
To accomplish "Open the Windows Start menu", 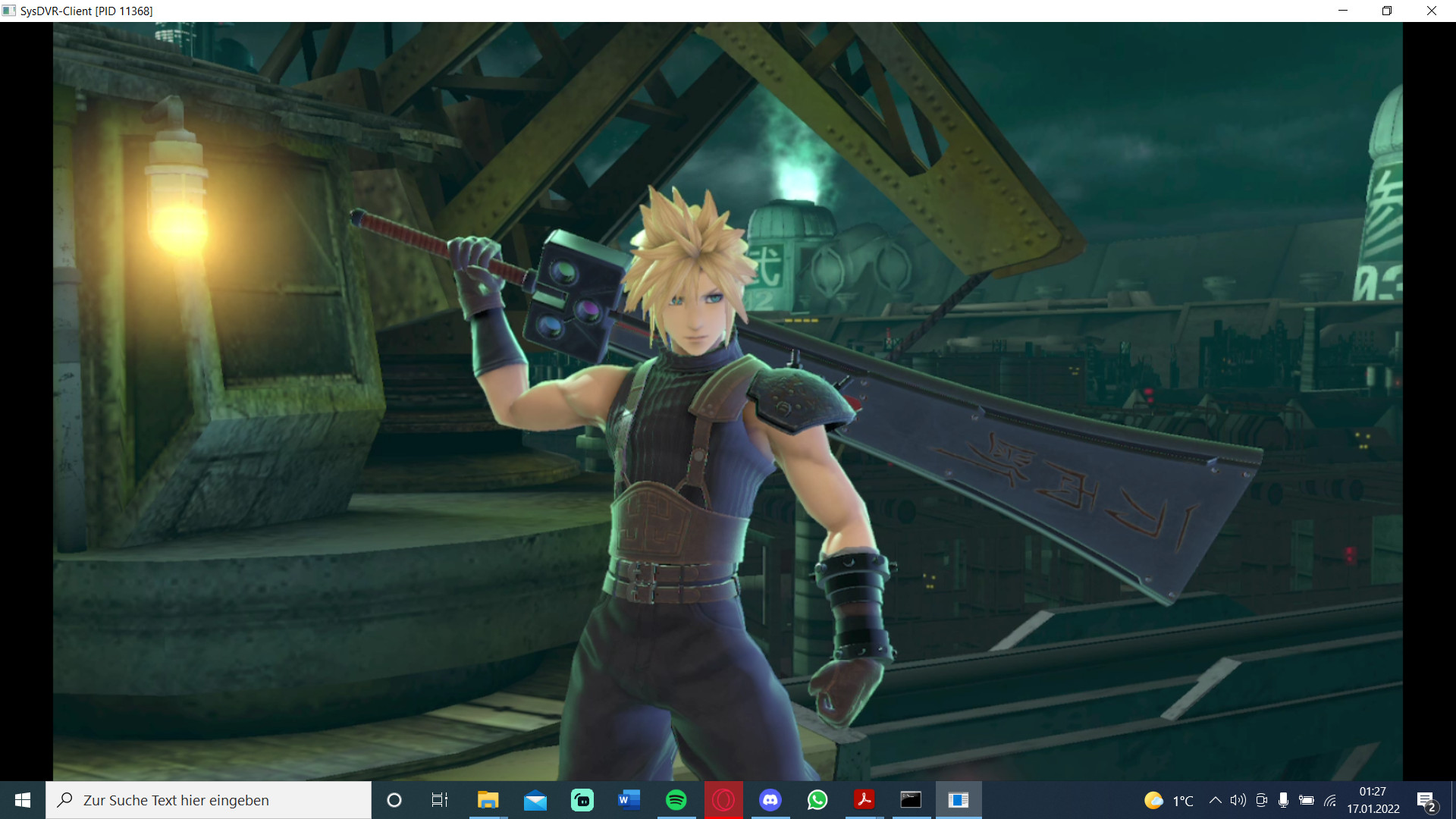I will click(22, 800).
